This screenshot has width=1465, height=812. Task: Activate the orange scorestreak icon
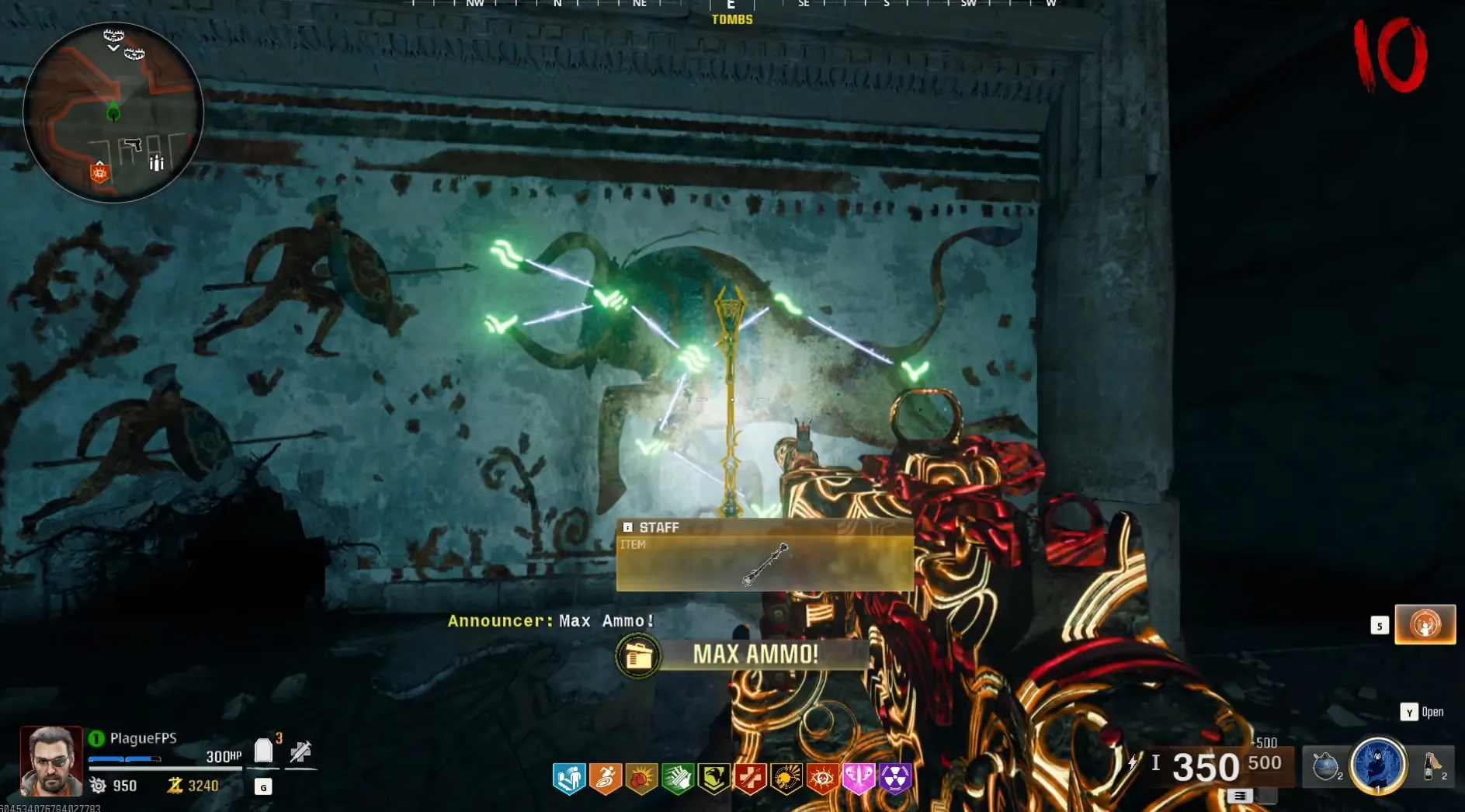pos(1425,624)
